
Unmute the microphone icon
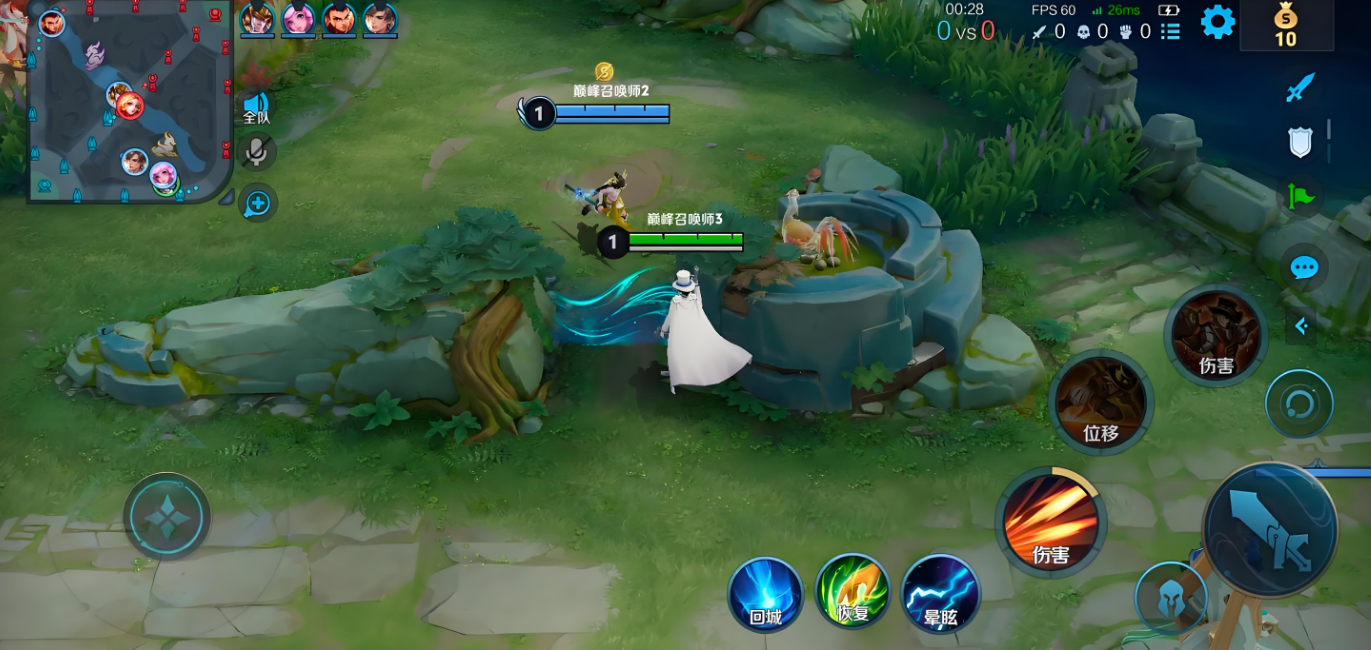[x=257, y=153]
